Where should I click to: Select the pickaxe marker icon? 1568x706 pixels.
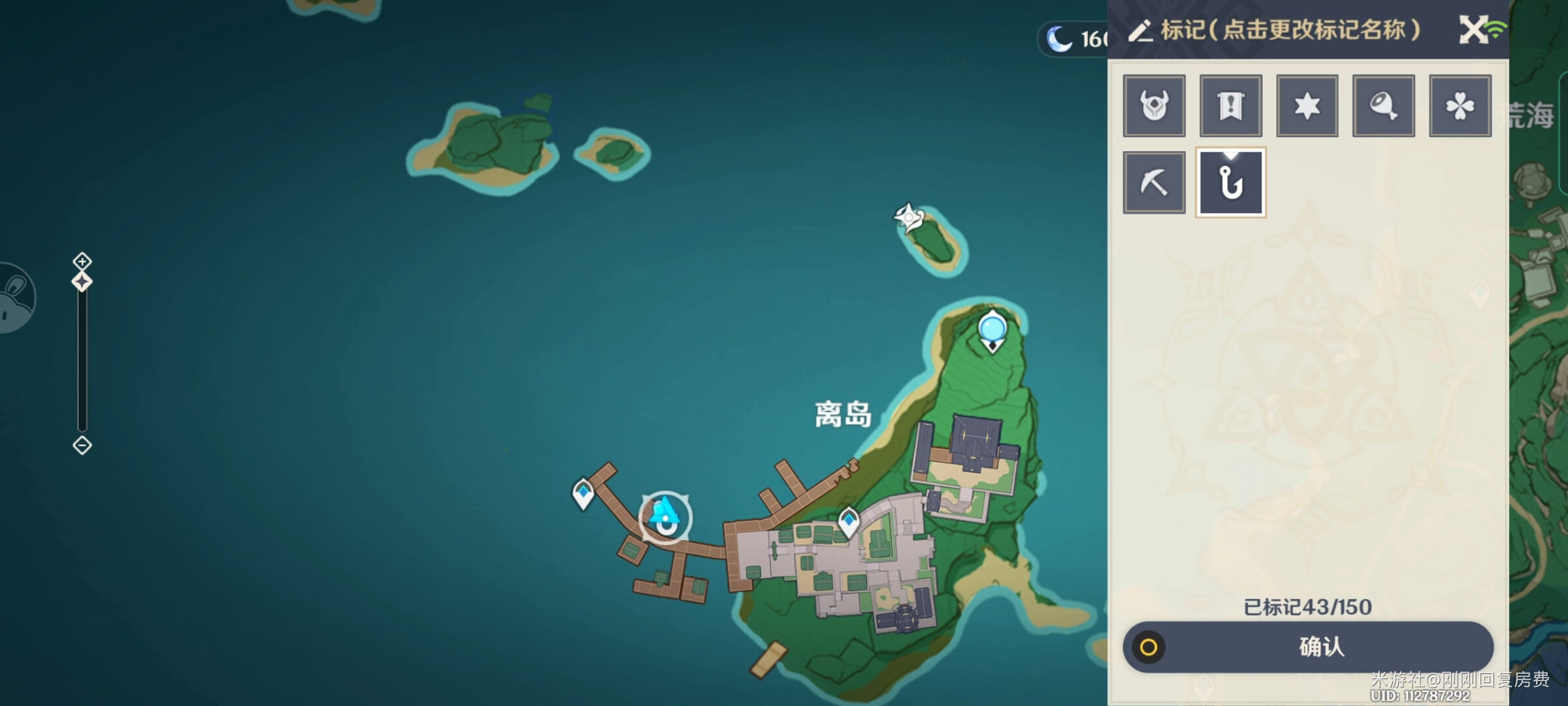[x=1154, y=182]
